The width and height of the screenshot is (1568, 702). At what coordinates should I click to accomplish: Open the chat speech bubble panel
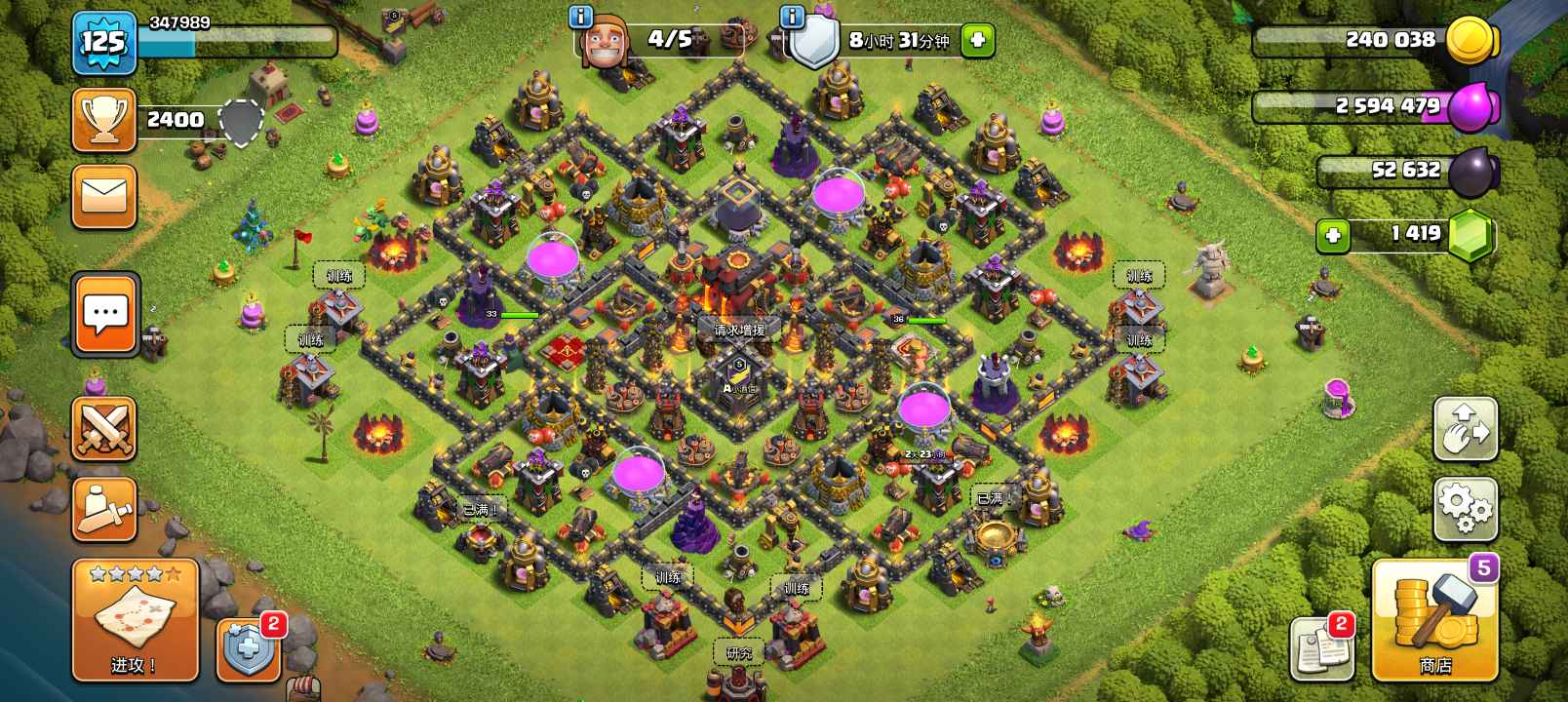105,314
